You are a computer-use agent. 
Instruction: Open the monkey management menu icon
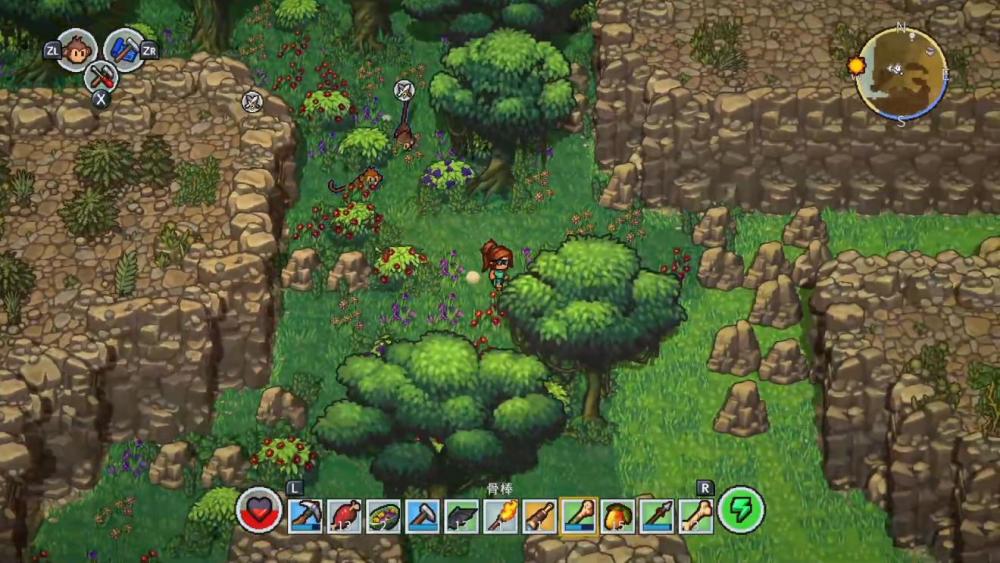pyautogui.click(x=77, y=50)
